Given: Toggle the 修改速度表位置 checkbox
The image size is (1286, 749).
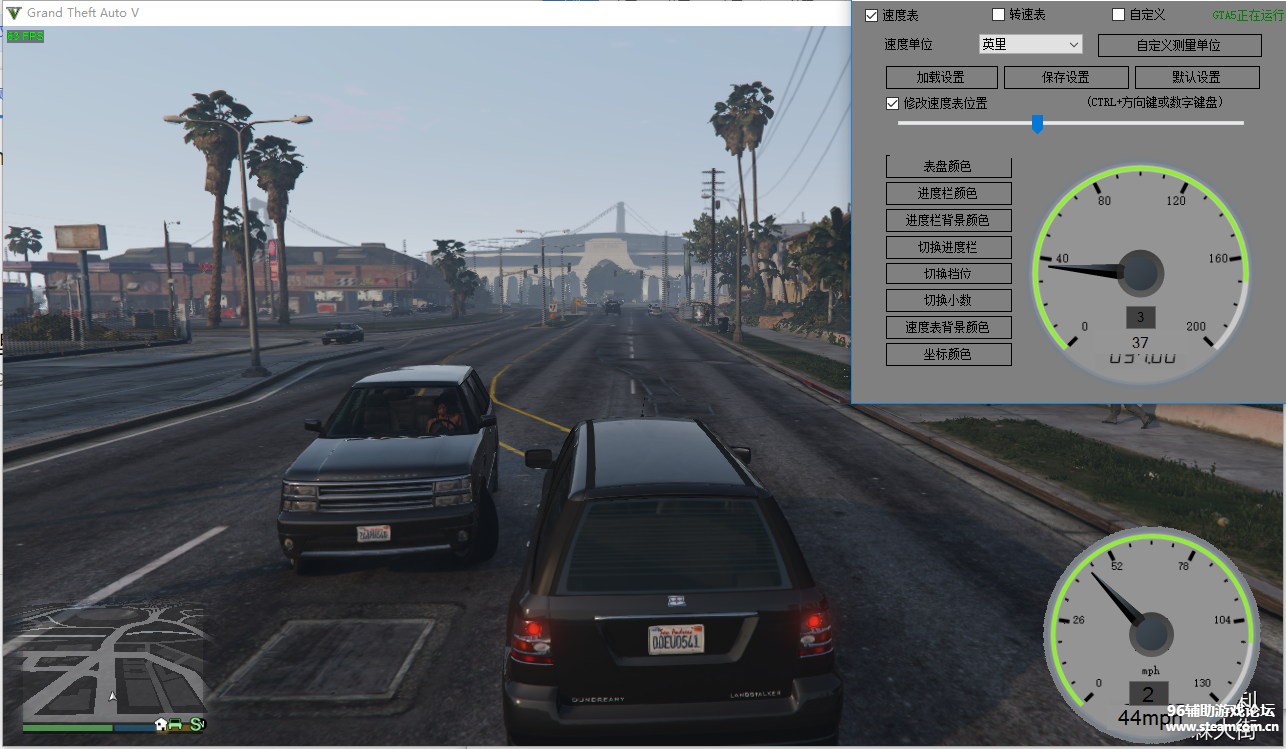Looking at the screenshot, I should (x=893, y=103).
